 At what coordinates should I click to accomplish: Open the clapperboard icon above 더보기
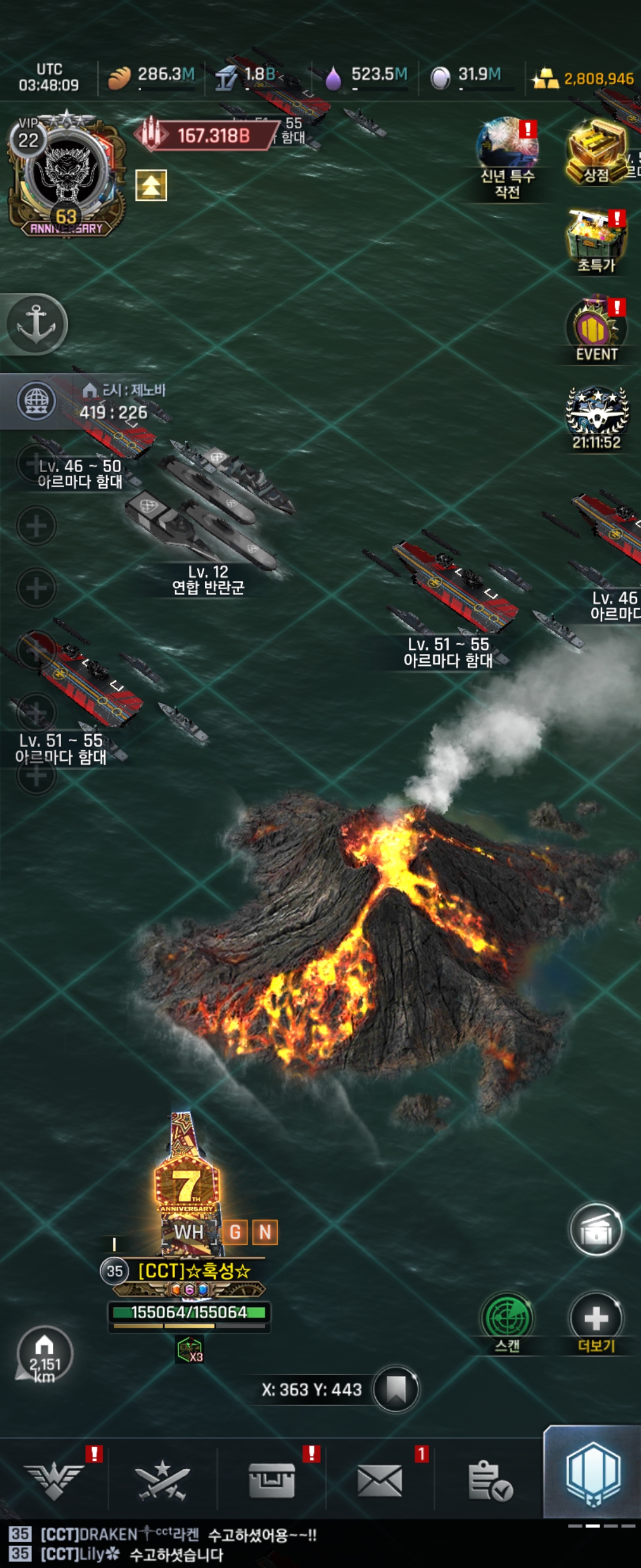tap(596, 1229)
